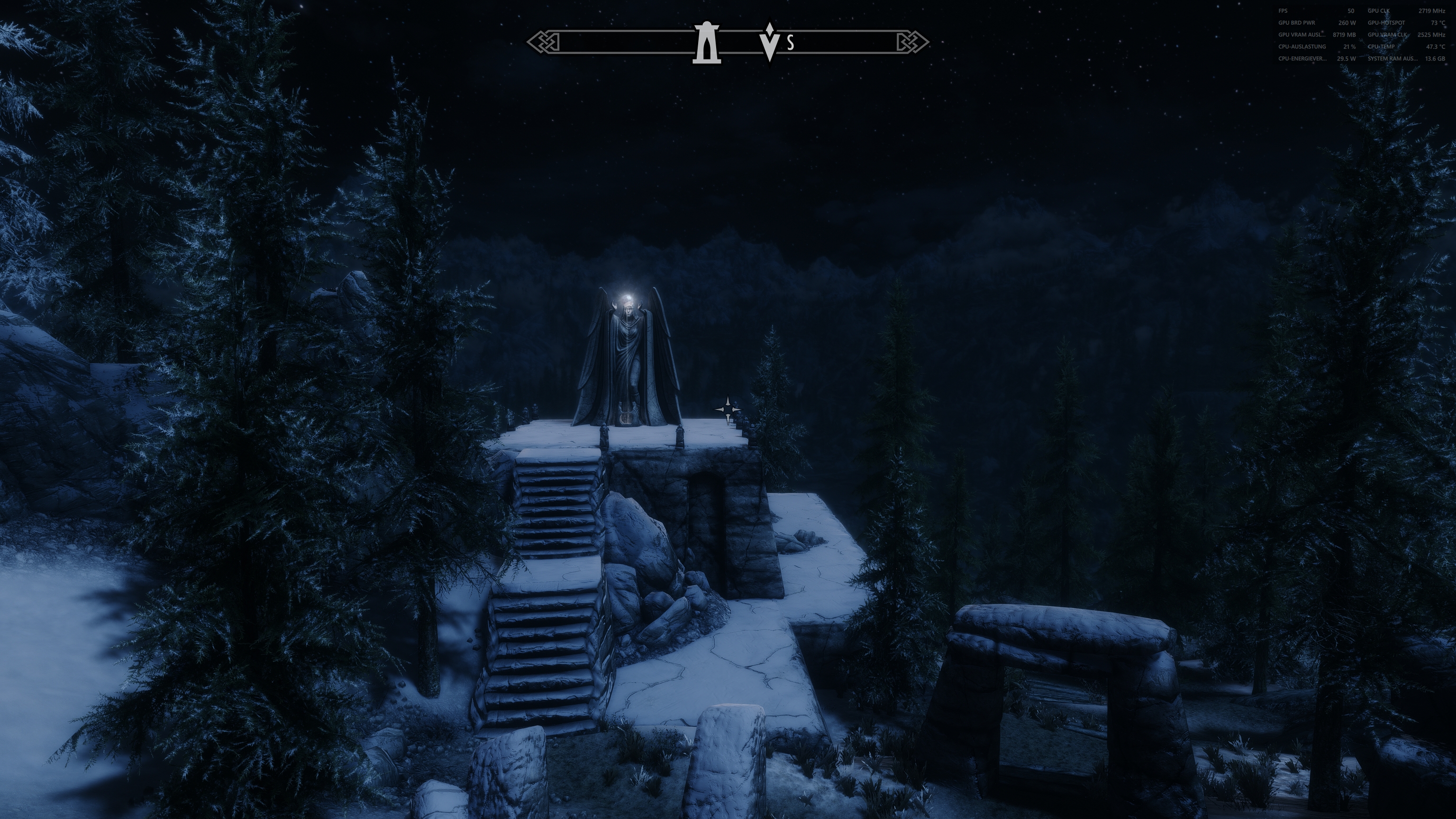Screen dimensions: 1456x819
Task: Click the right knotwork end of the compass bar
Action: click(910, 41)
